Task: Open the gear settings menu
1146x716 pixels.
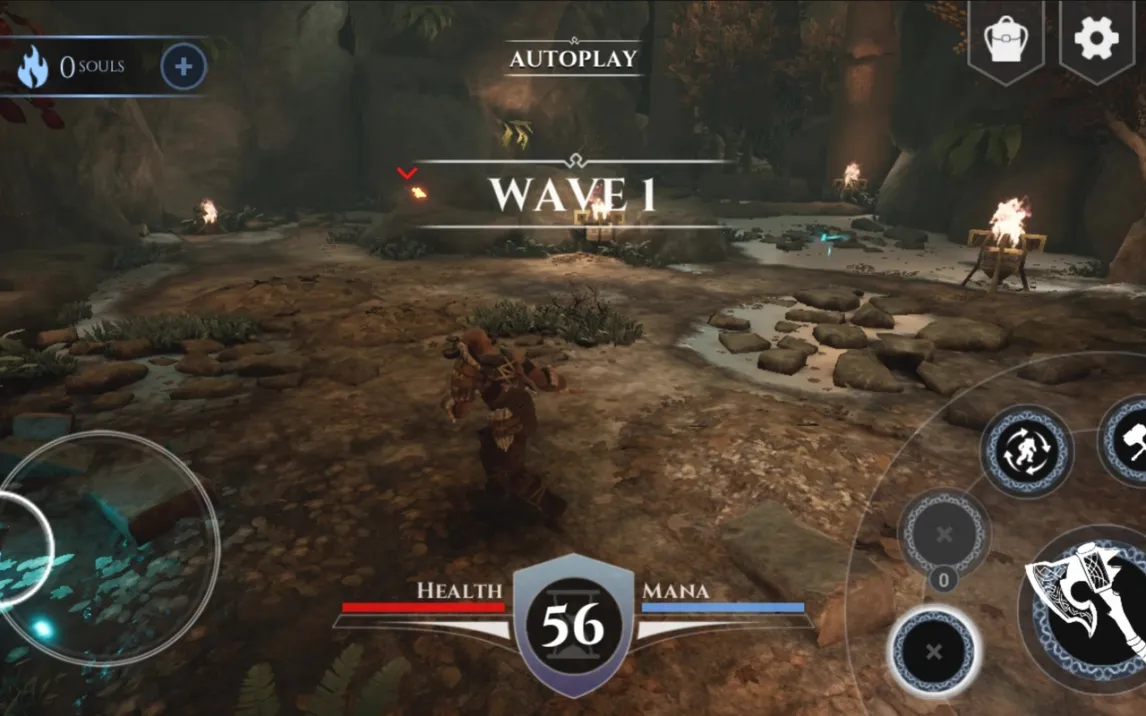Action: [1096, 38]
